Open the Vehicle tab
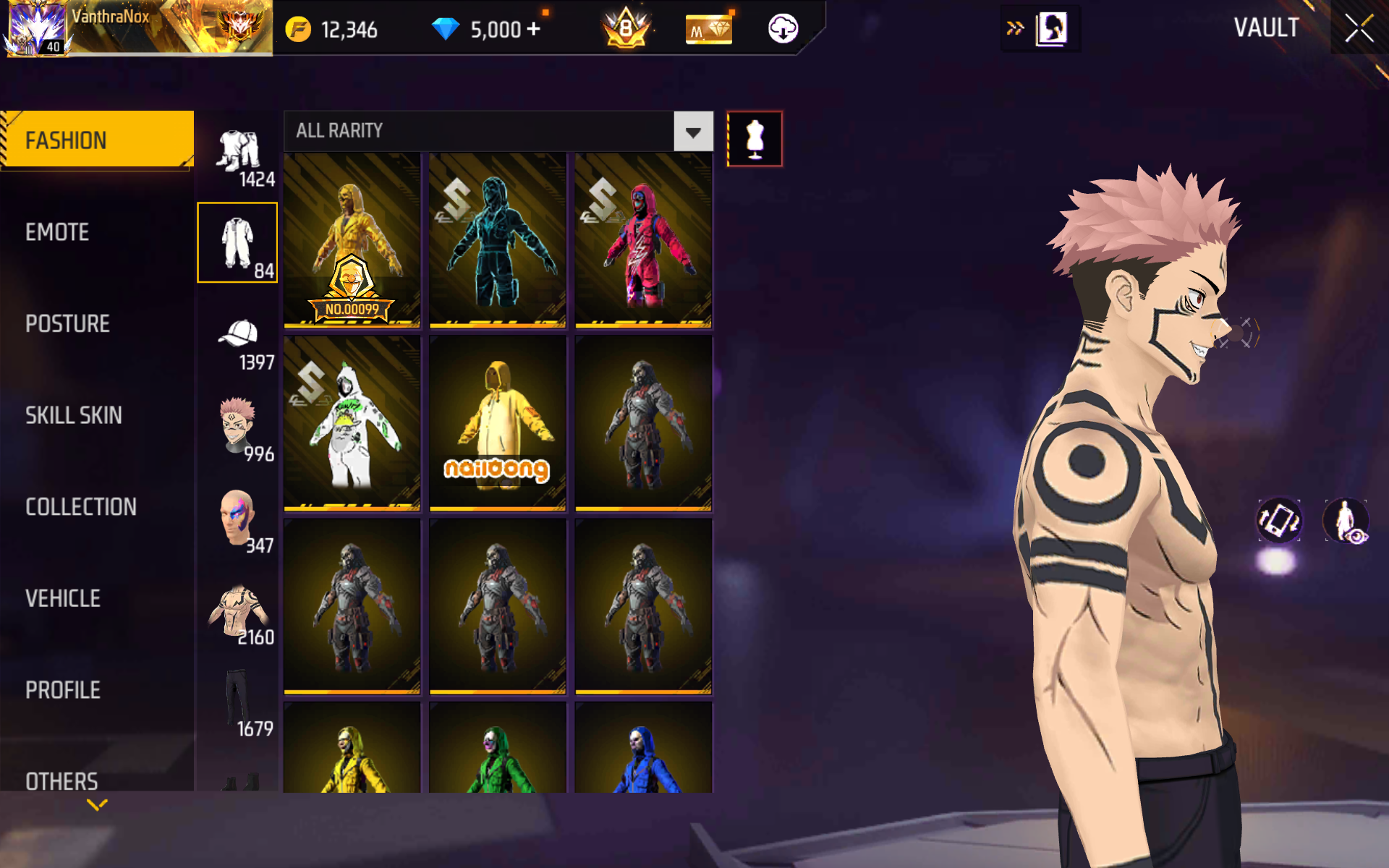The height and width of the screenshot is (868, 1389). [x=63, y=598]
